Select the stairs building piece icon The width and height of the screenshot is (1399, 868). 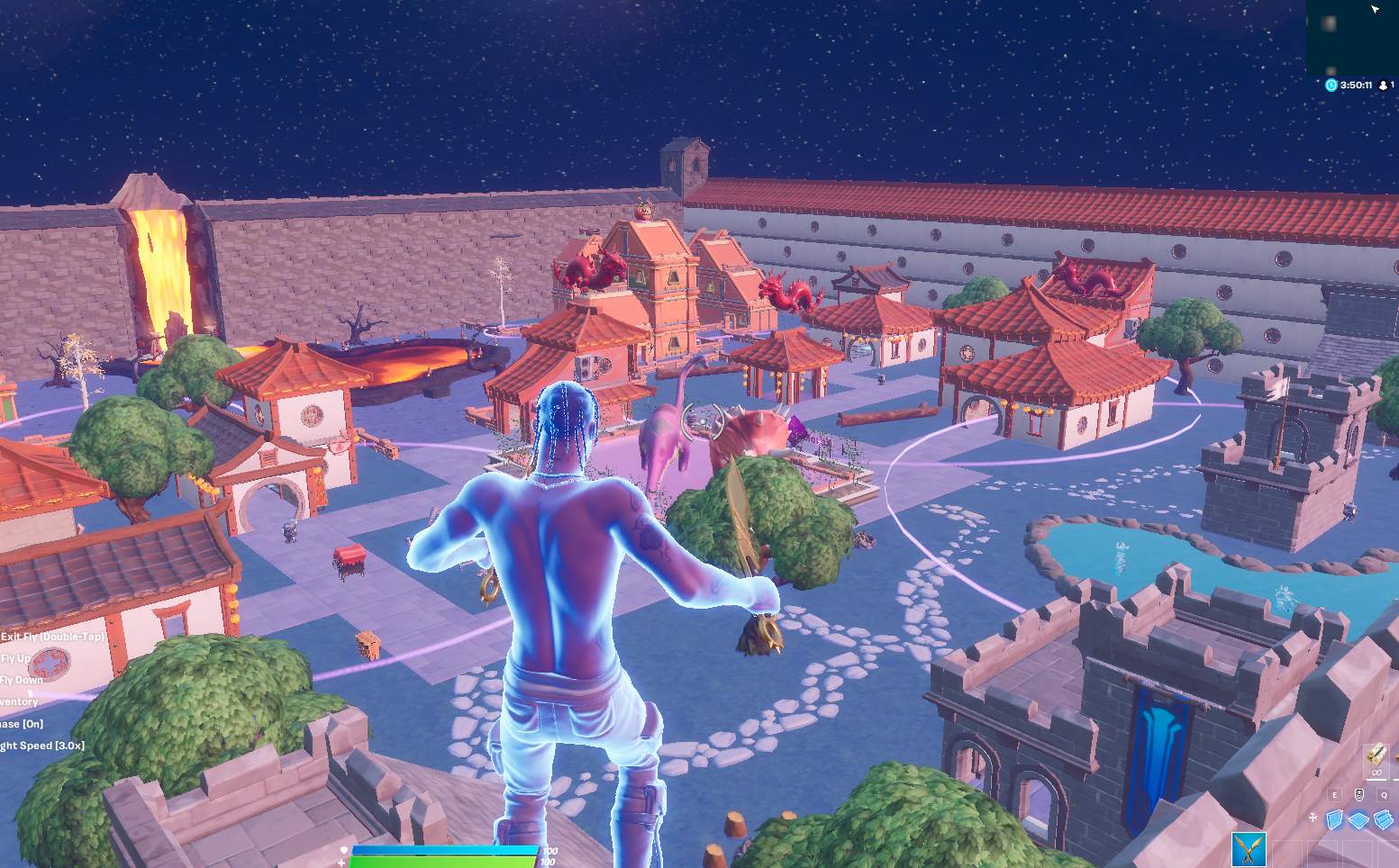1383,818
